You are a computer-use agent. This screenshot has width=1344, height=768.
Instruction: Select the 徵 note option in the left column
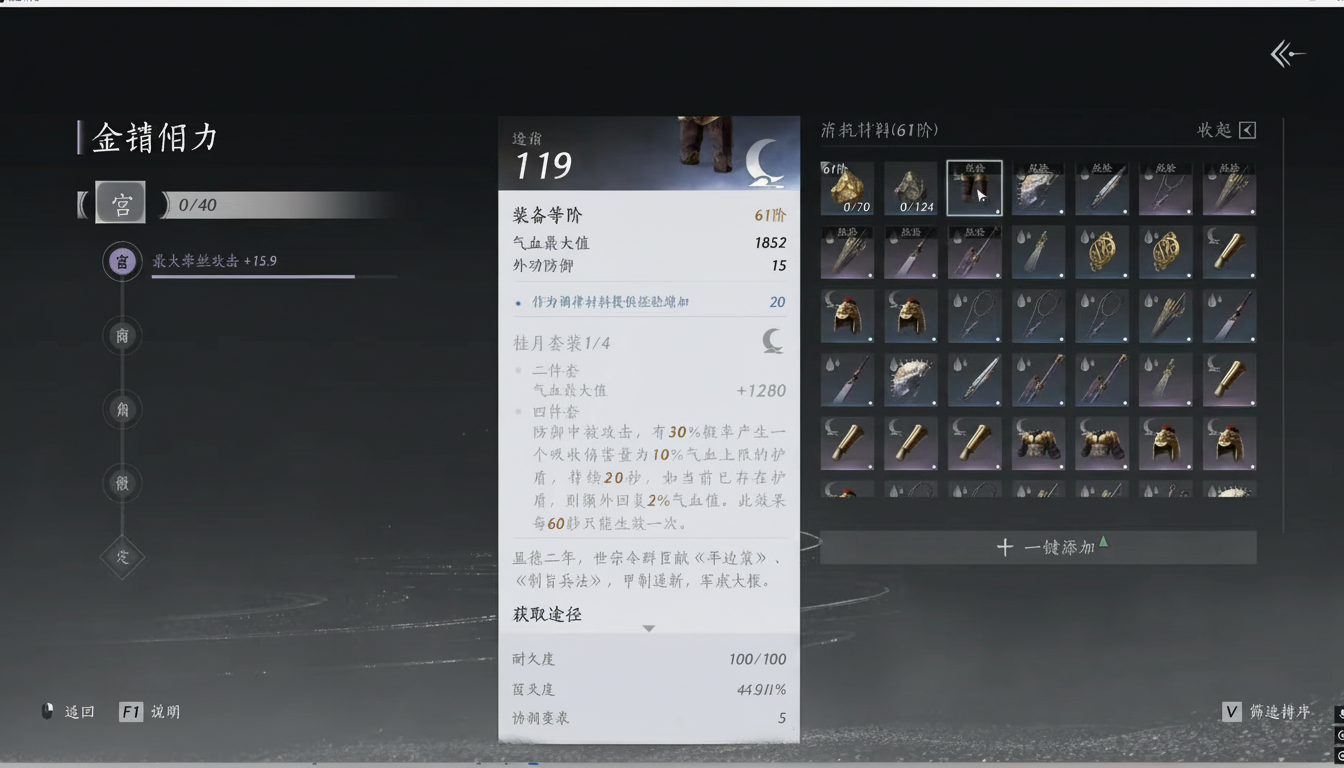point(122,483)
